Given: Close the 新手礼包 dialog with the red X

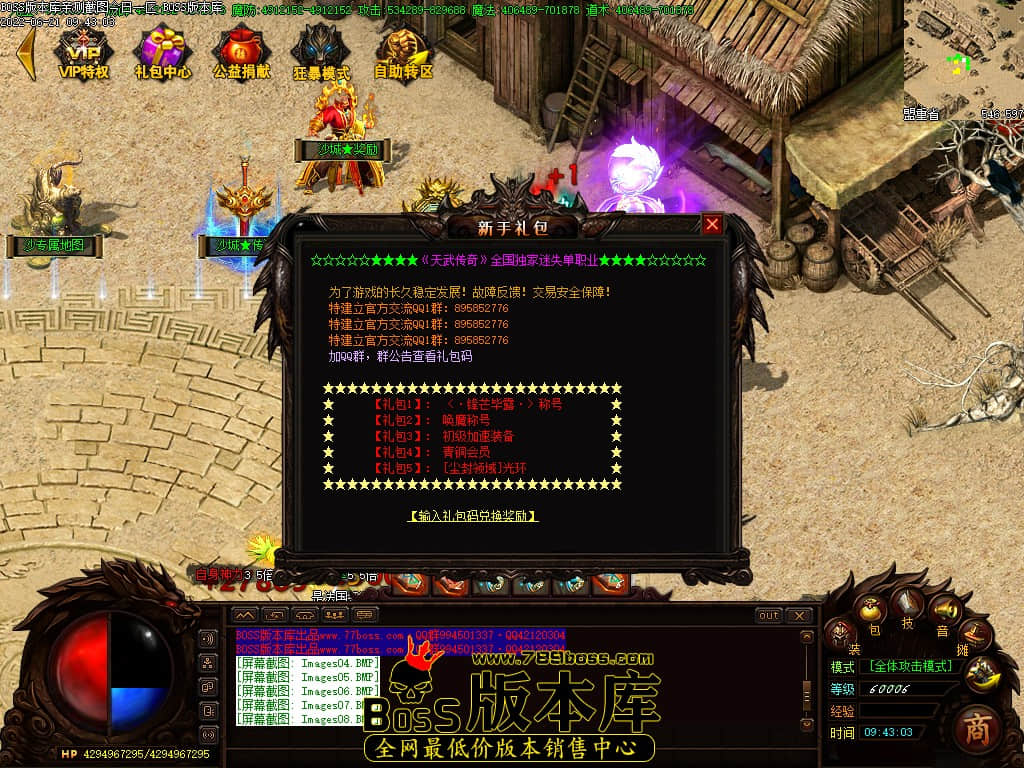Looking at the screenshot, I should (712, 225).
